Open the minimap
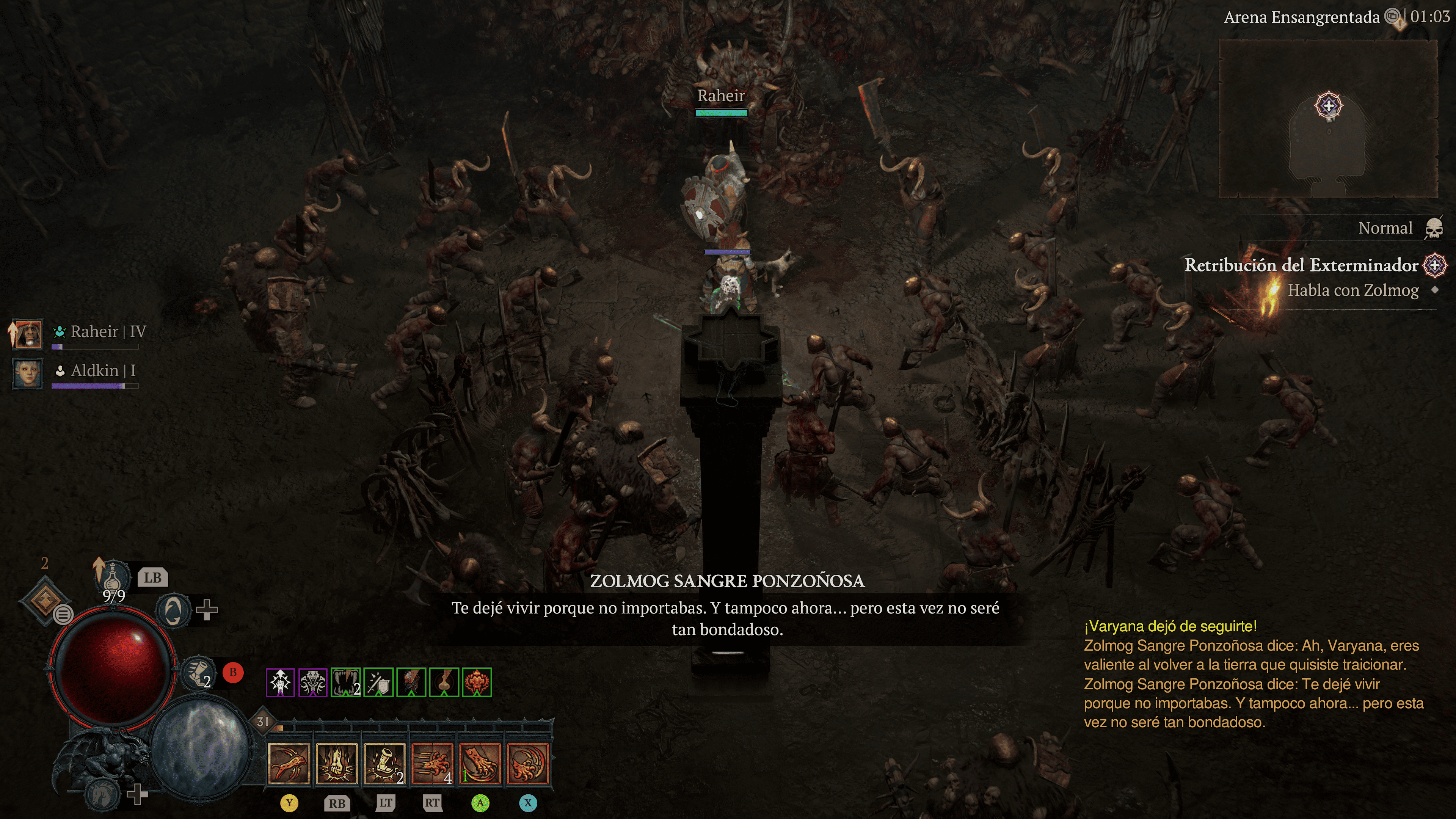This screenshot has height=819, width=1456. (x=1328, y=119)
